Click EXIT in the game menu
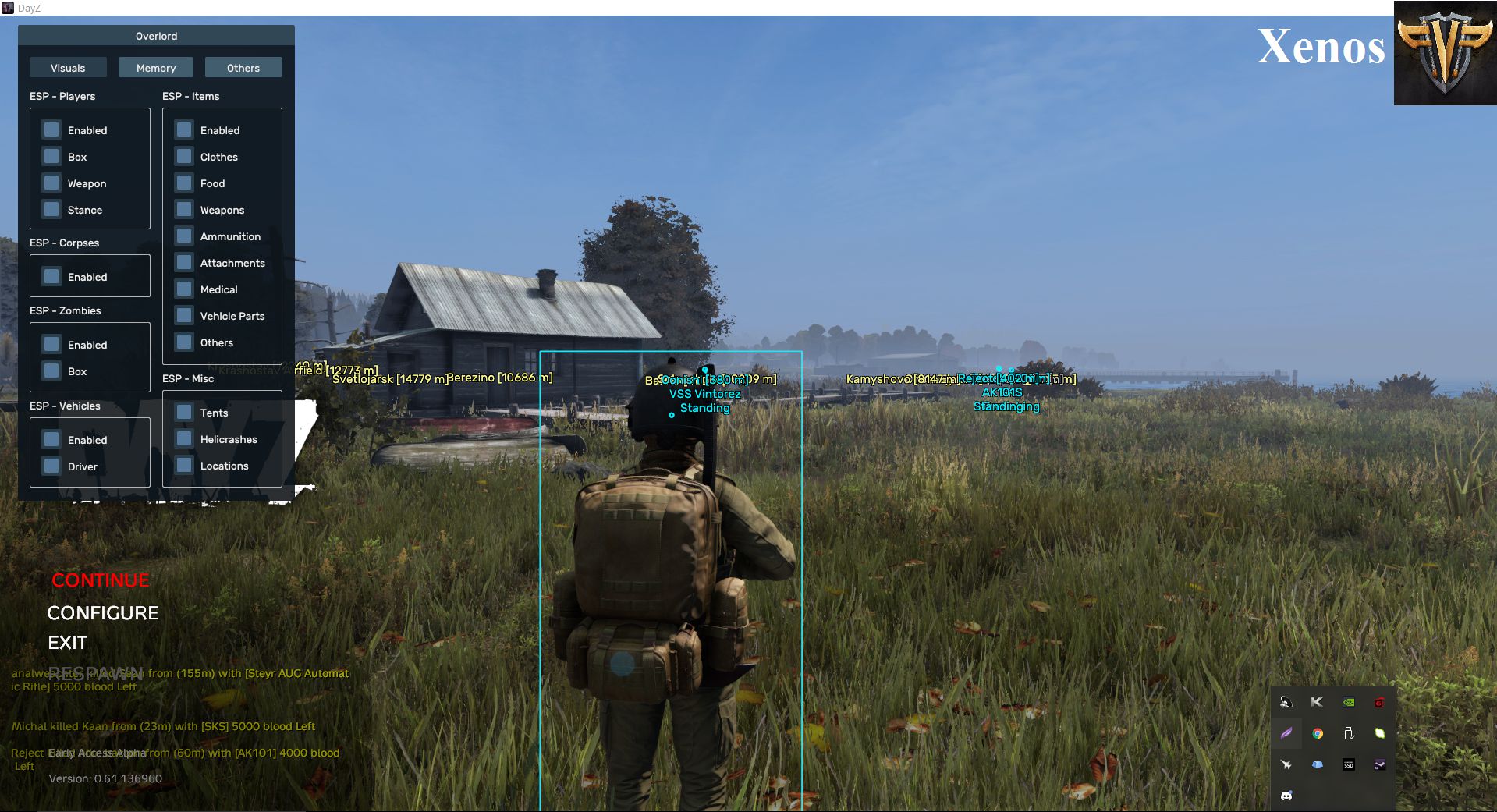Viewport: 1497px width, 812px height. [68, 642]
